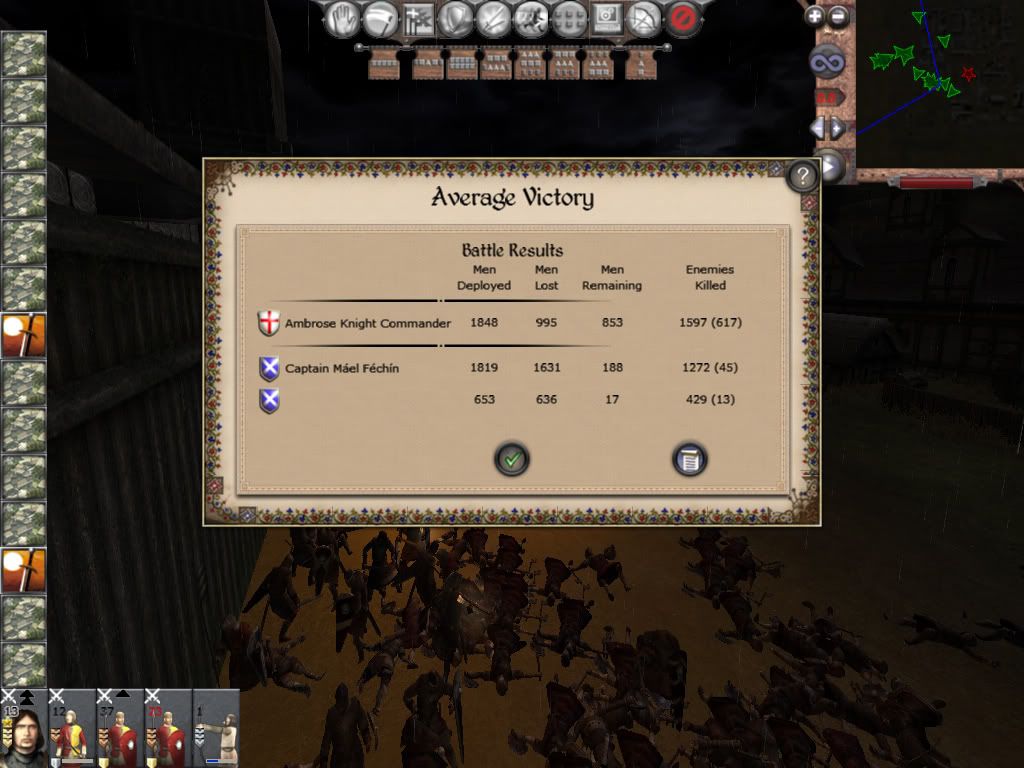The width and height of the screenshot is (1024, 768).
Task: Click the play speed button below minimap
Action: coord(830,166)
